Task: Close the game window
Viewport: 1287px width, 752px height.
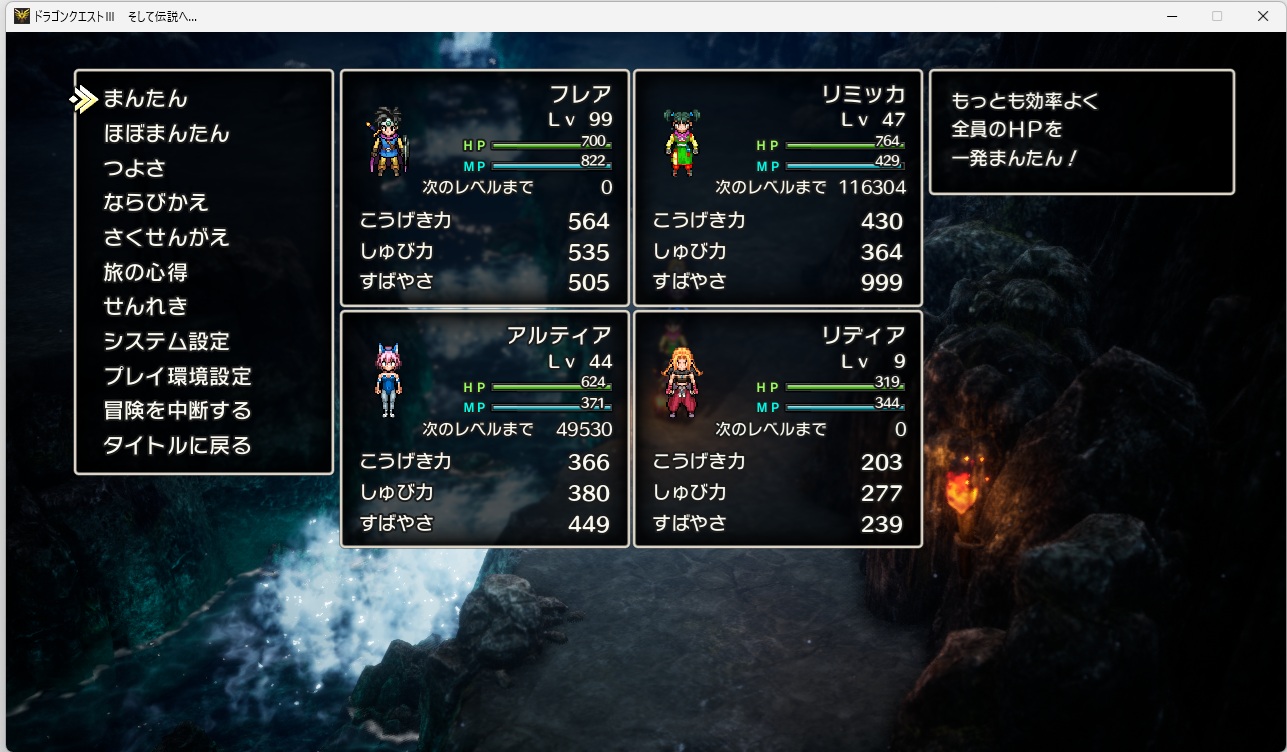Action: [1263, 16]
